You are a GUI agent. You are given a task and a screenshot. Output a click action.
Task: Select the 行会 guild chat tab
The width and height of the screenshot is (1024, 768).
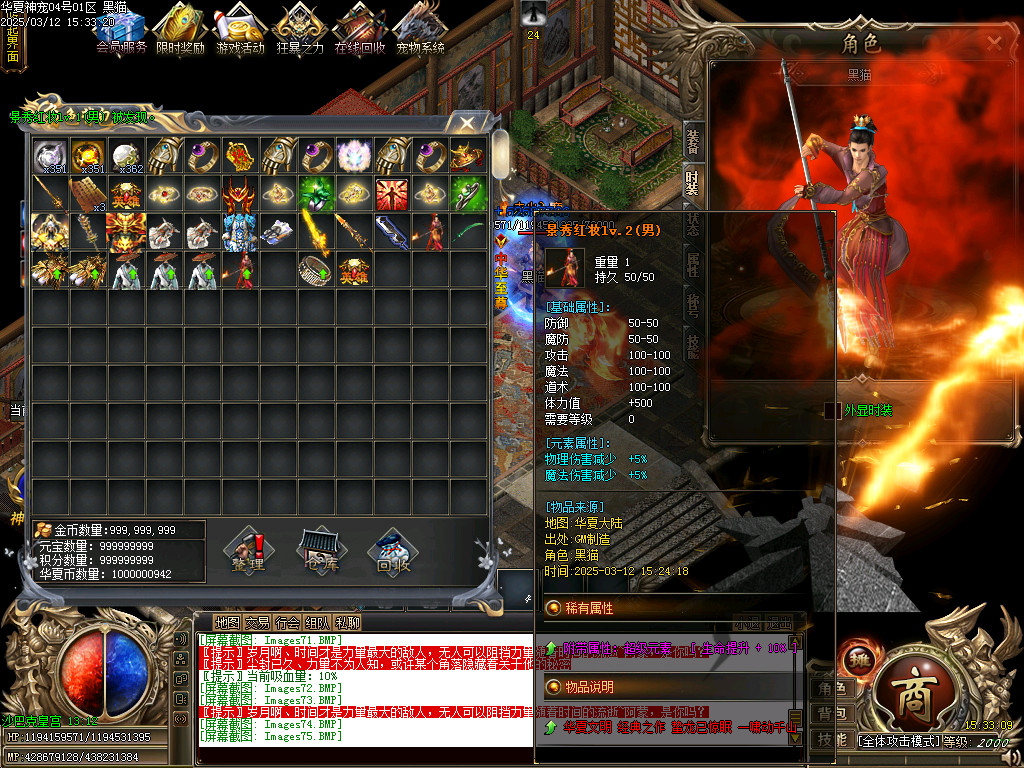288,622
